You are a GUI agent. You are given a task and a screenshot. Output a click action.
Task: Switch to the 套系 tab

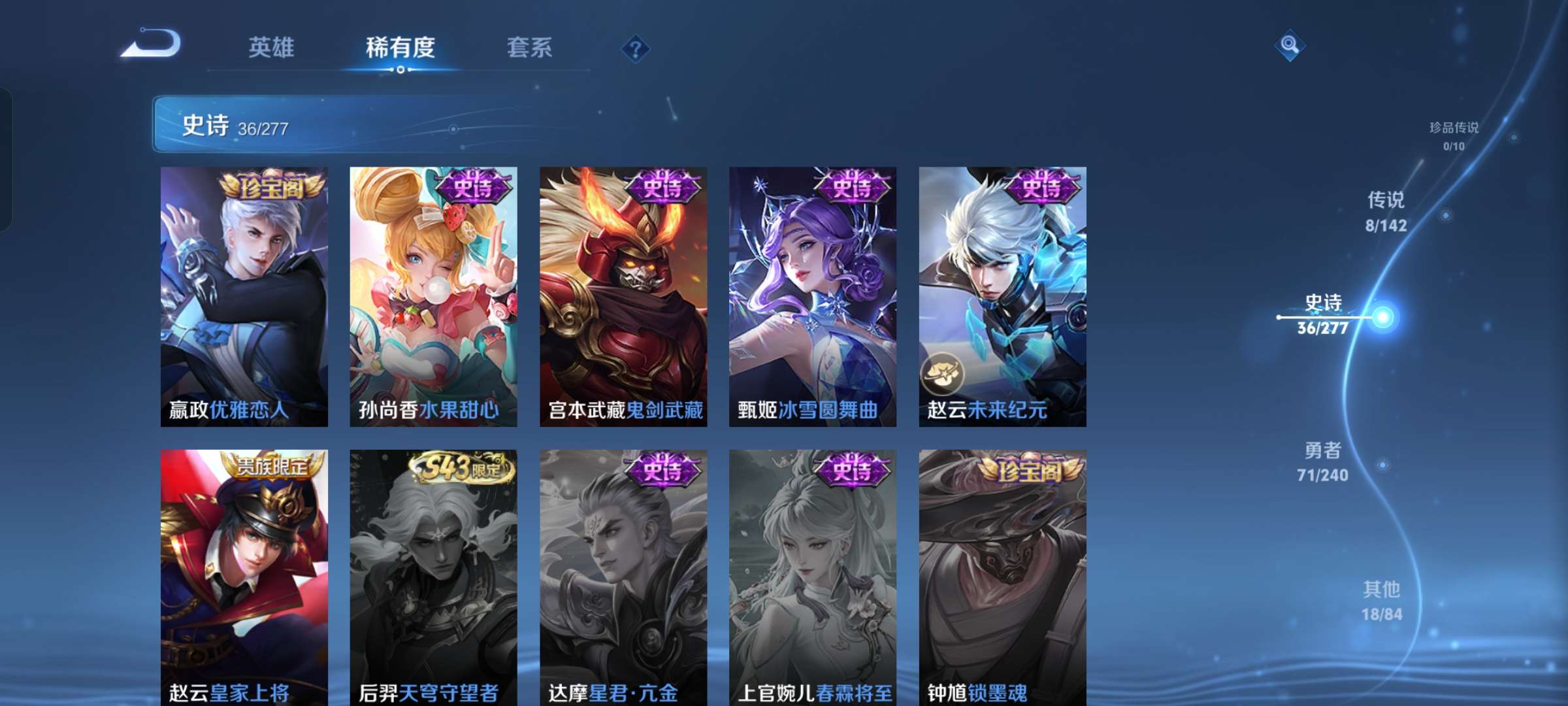coord(530,47)
